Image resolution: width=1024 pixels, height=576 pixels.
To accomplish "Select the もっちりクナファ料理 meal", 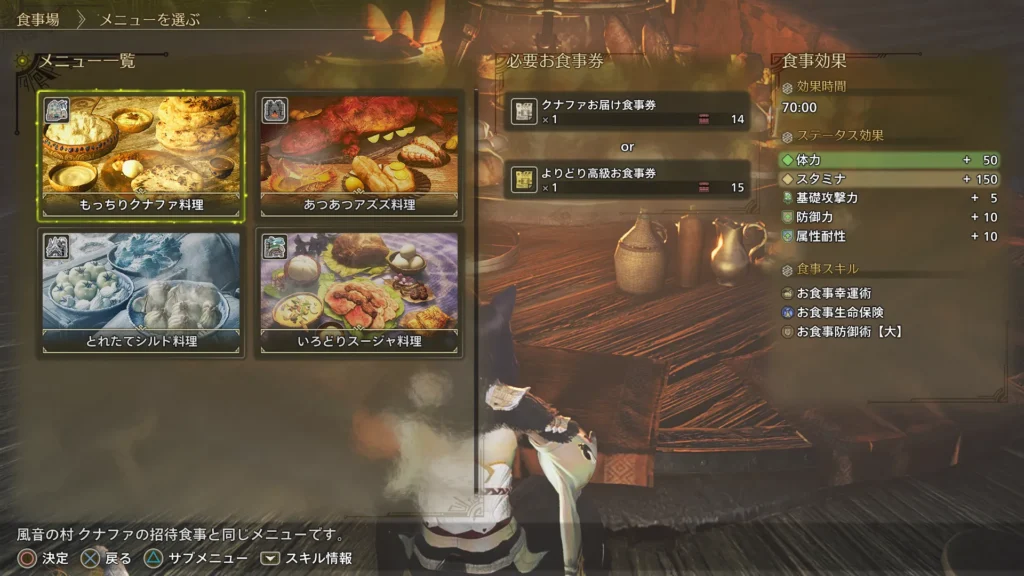I will tap(141, 156).
